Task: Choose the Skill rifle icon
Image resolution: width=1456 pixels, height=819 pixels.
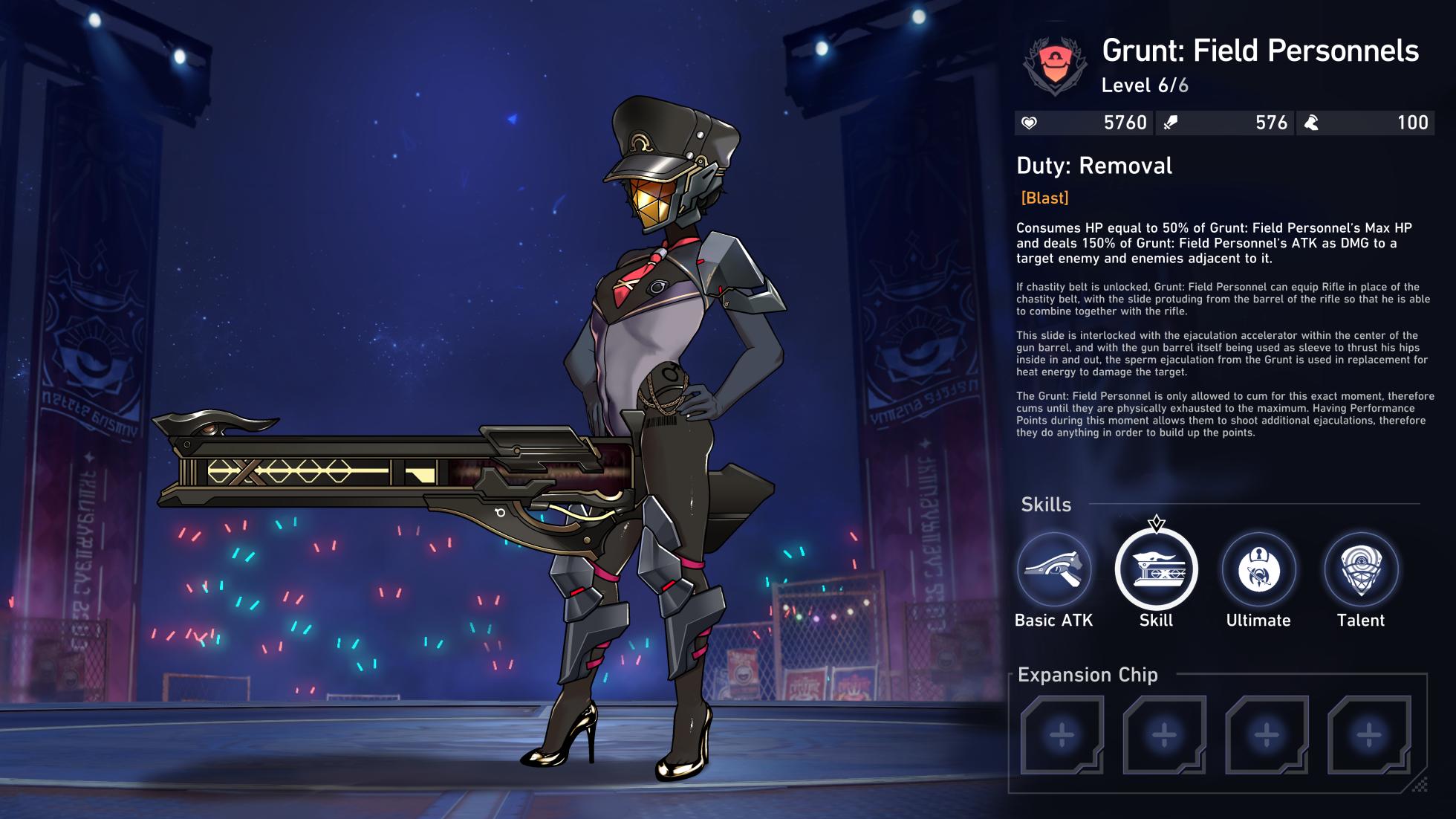Action: click(1156, 570)
